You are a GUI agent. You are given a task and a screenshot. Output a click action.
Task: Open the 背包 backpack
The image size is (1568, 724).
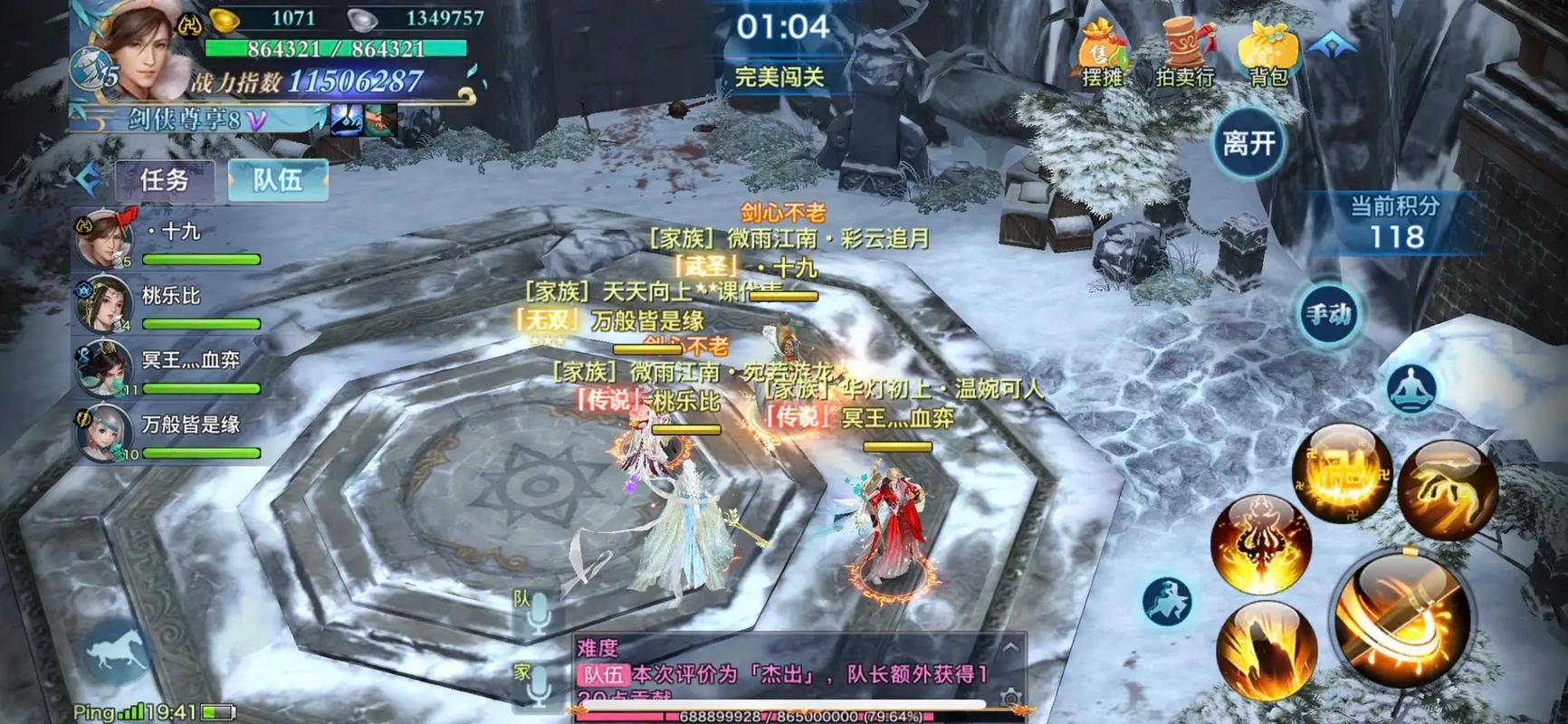(1267, 54)
